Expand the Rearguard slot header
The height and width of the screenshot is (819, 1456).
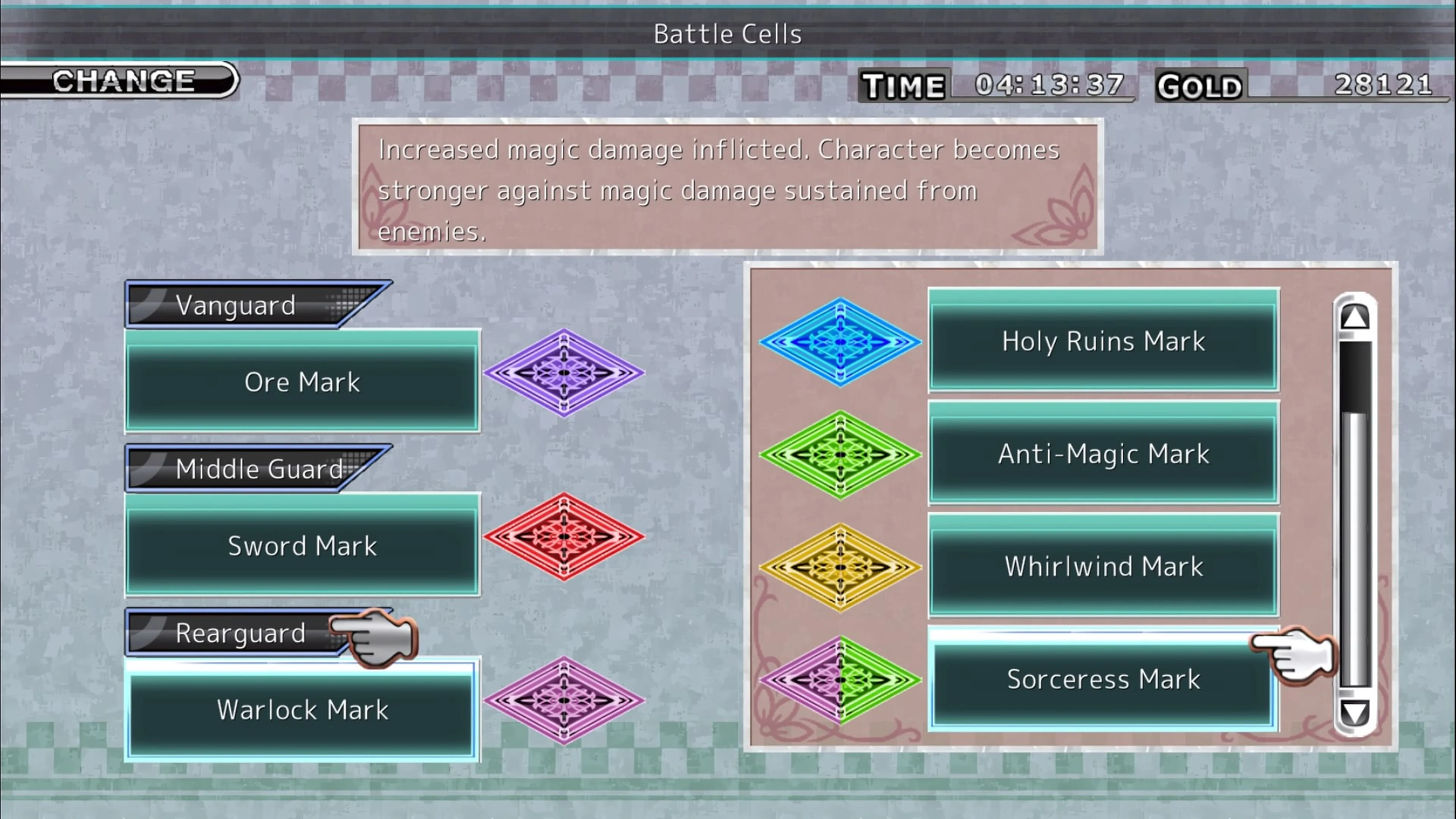(240, 633)
